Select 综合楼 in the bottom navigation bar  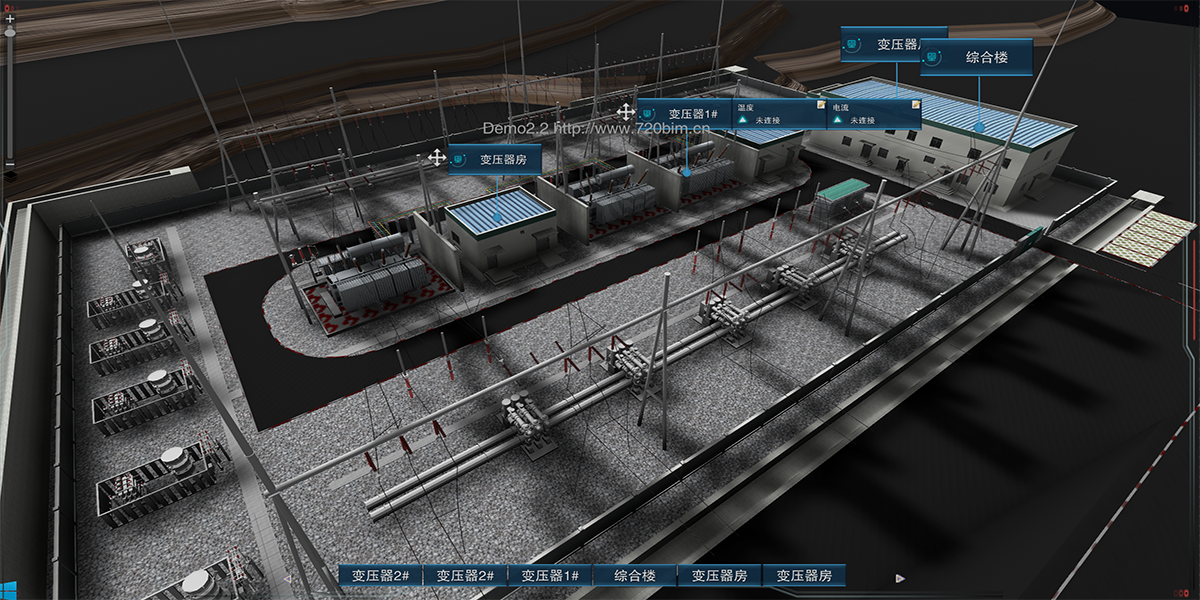click(635, 576)
